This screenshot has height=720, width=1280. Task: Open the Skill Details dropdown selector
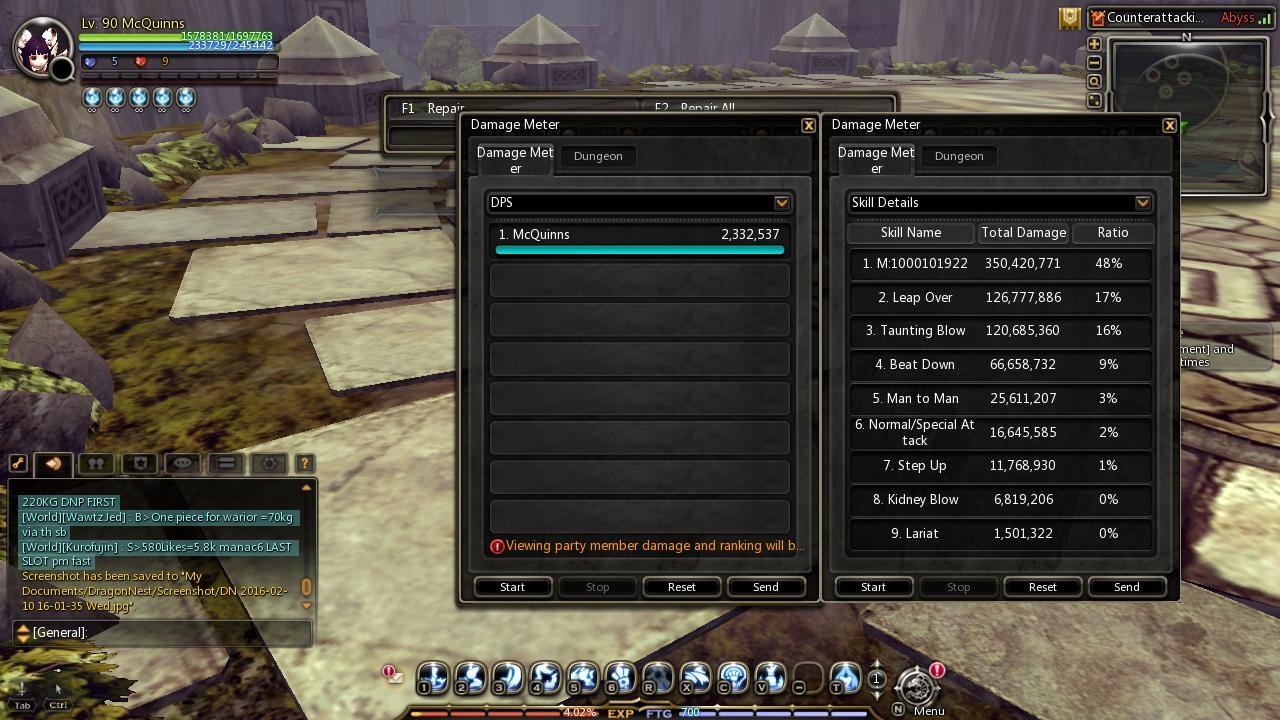point(1142,202)
